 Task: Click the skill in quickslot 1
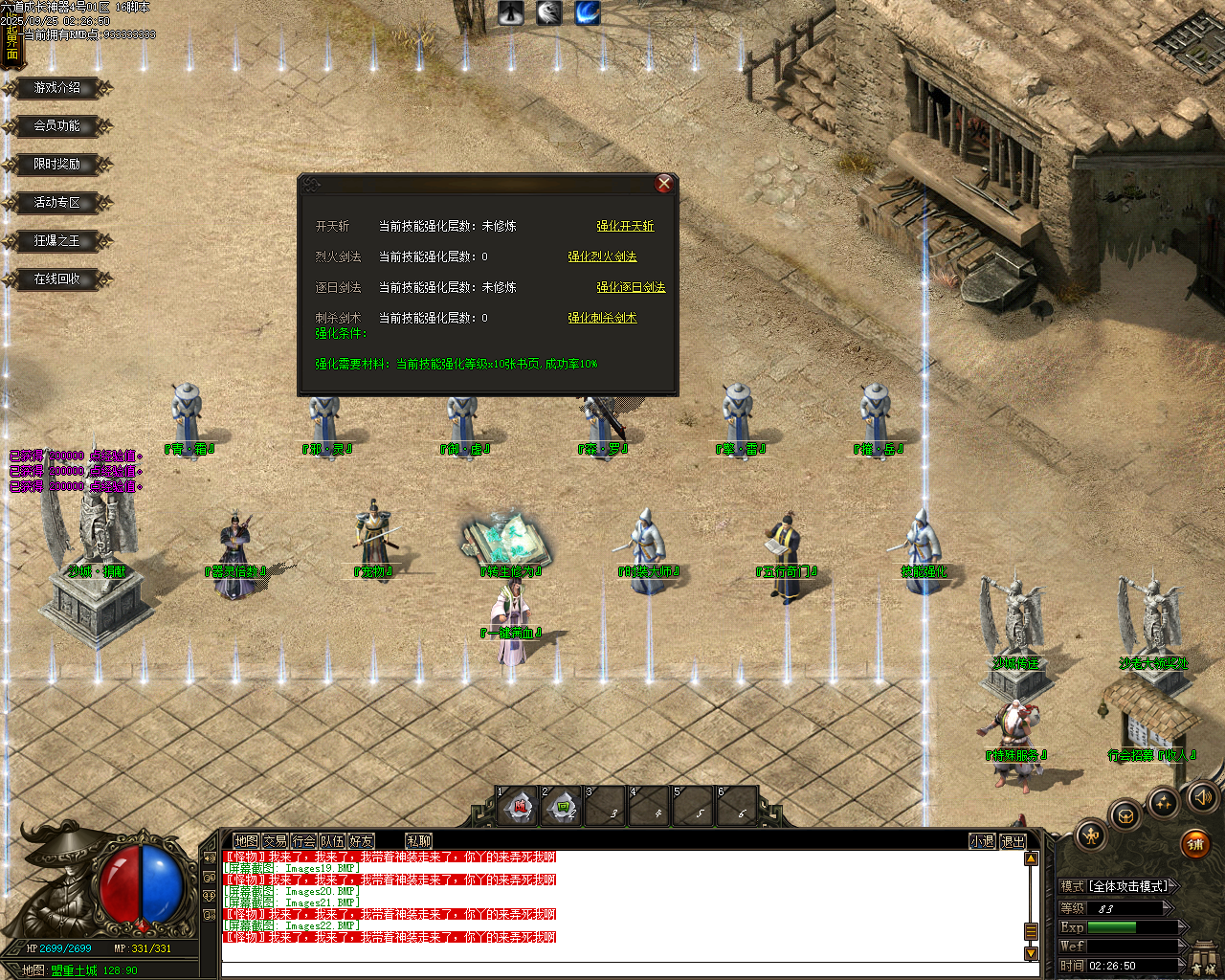coord(520,807)
